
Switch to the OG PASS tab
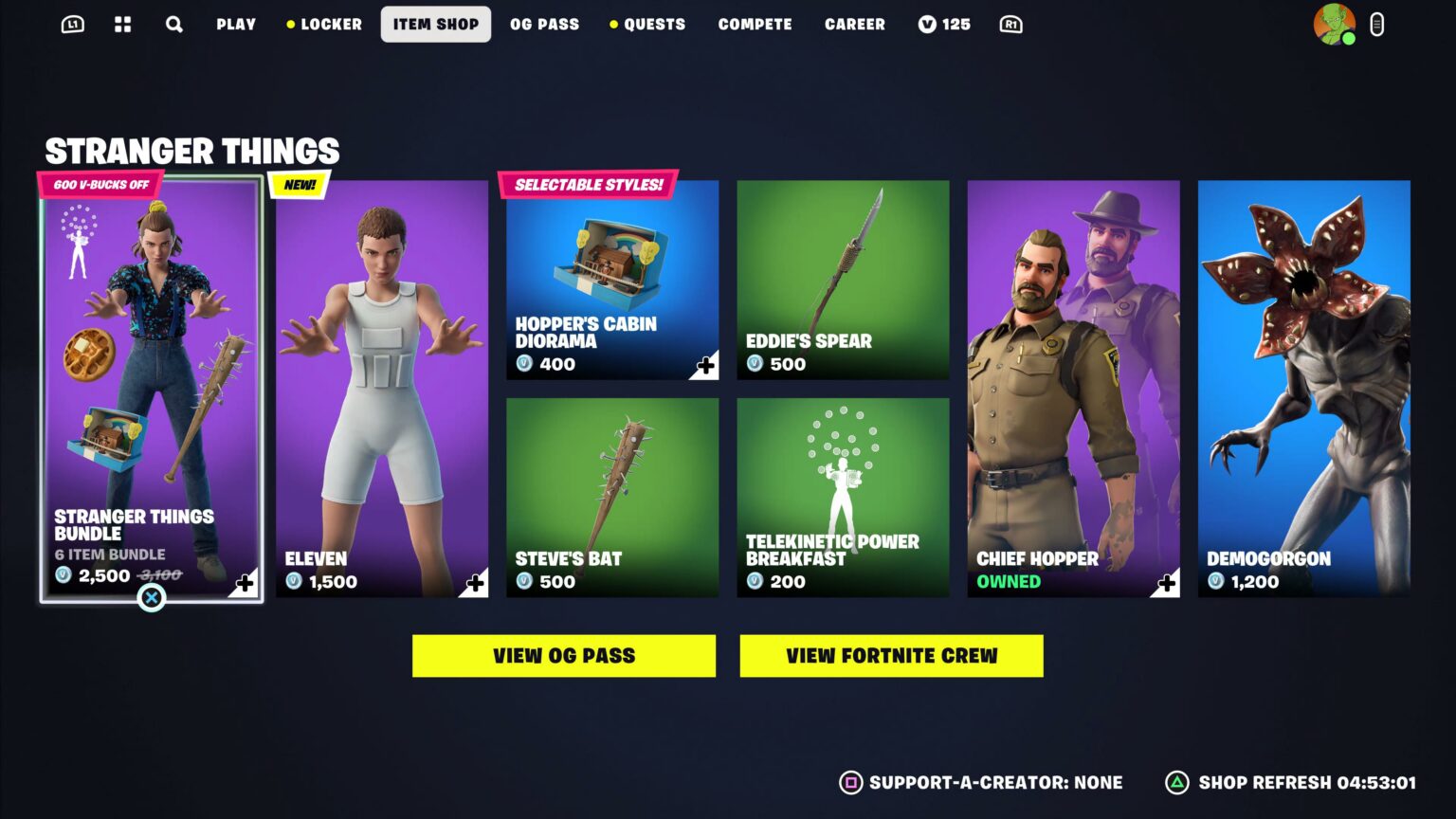click(543, 24)
